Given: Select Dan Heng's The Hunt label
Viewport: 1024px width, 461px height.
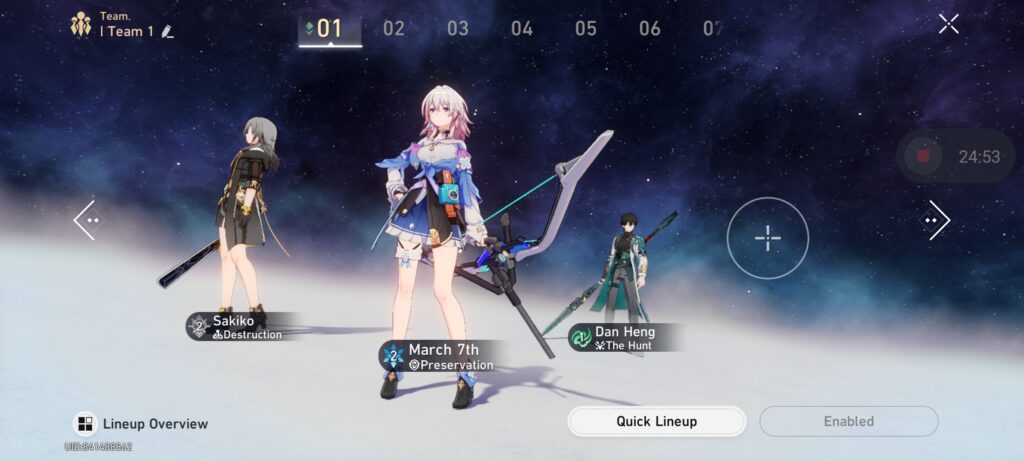Looking at the screenshot, I should click(x=620, y=338).
